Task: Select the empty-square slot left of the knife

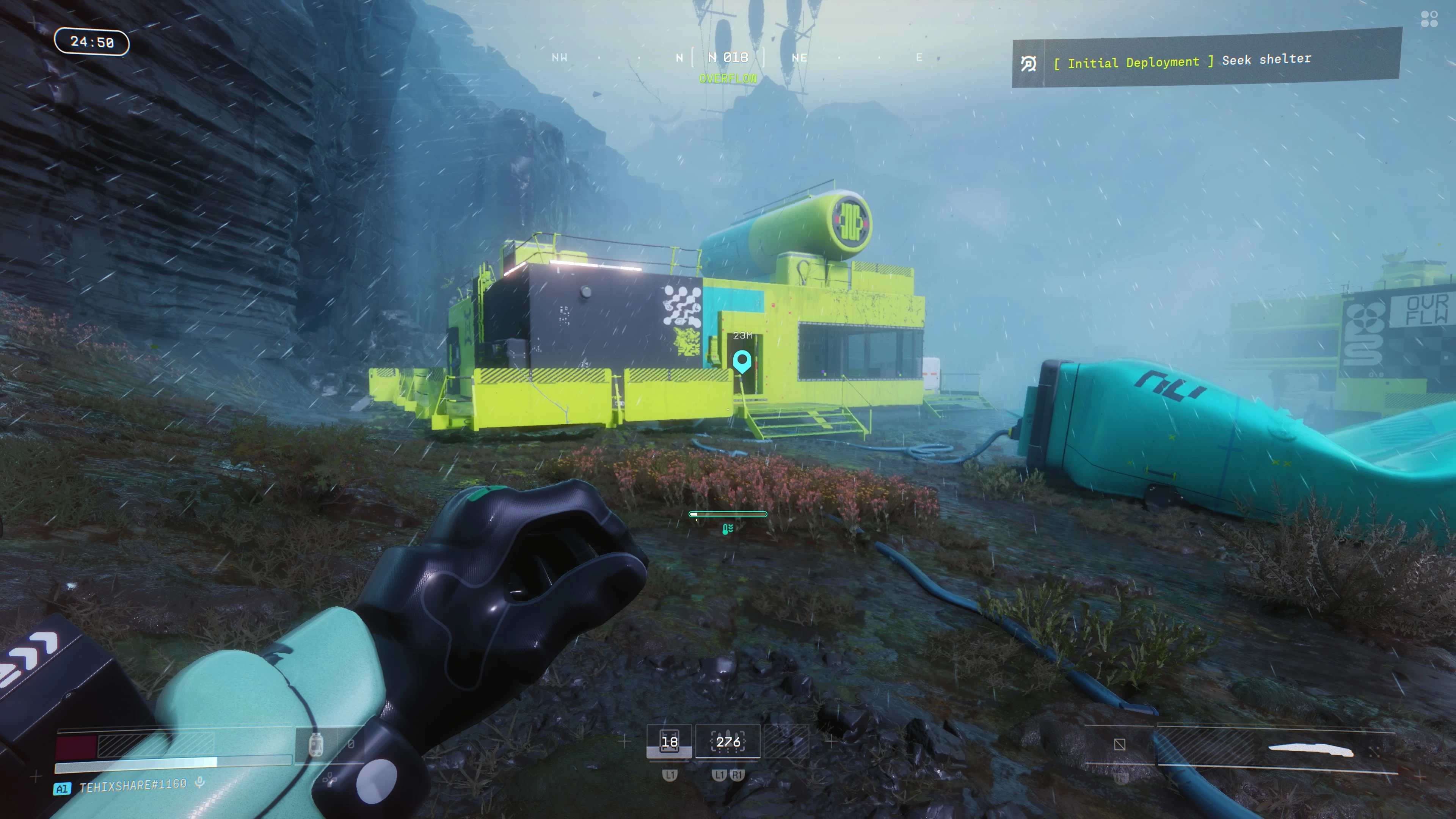Action: 1120,744
